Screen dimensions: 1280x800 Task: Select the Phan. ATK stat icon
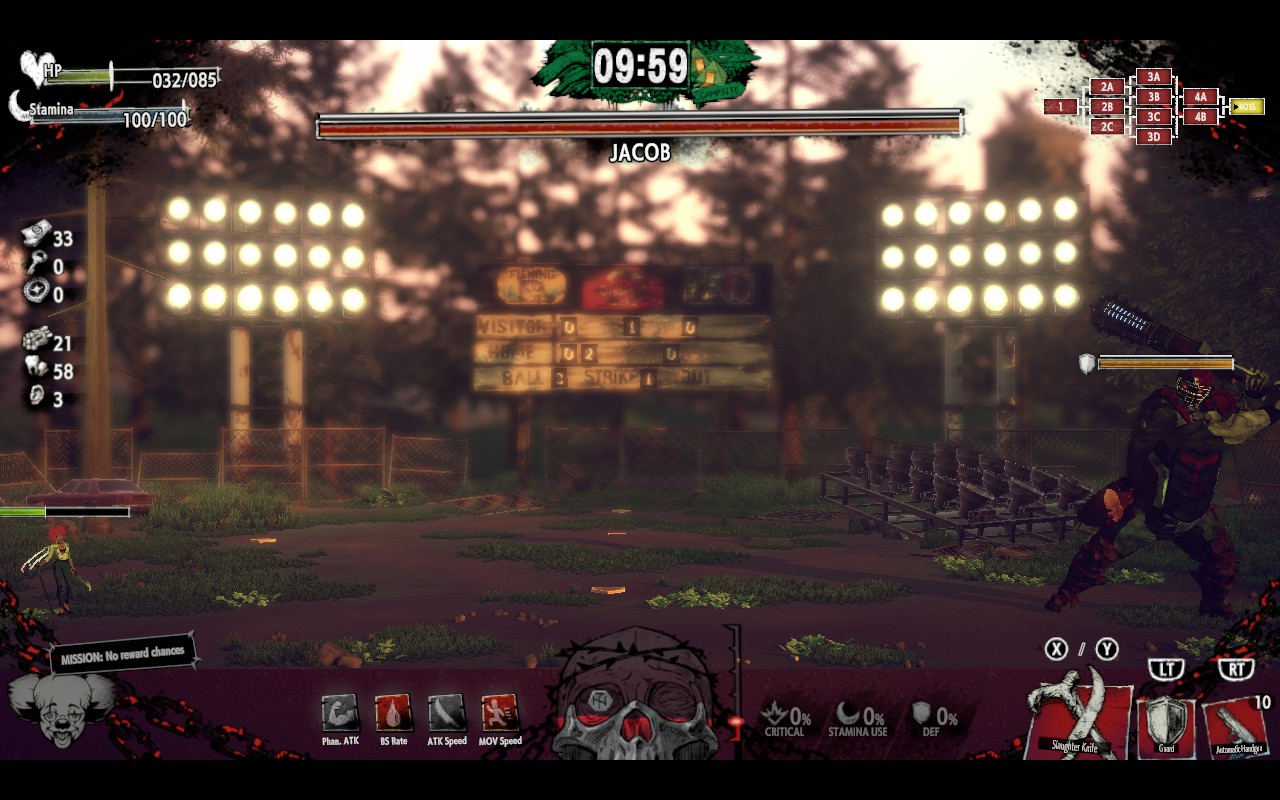339,716
